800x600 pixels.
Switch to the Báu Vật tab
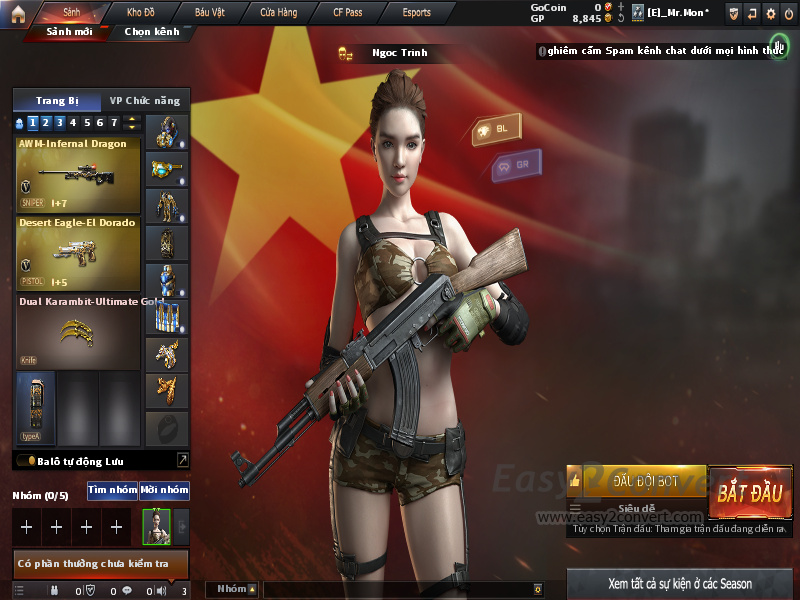[210, 12]
